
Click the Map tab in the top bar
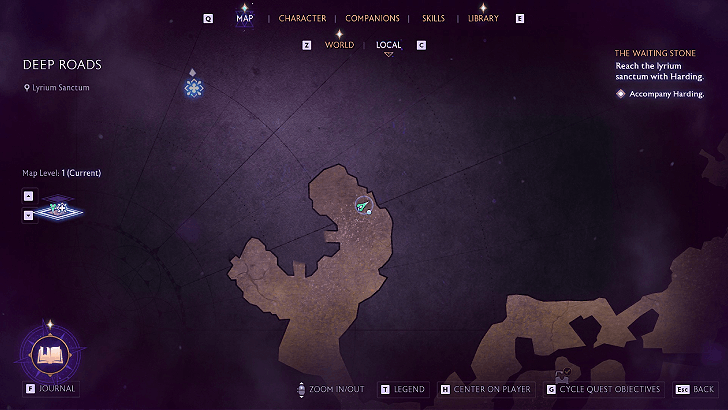[x=245, y=18]
